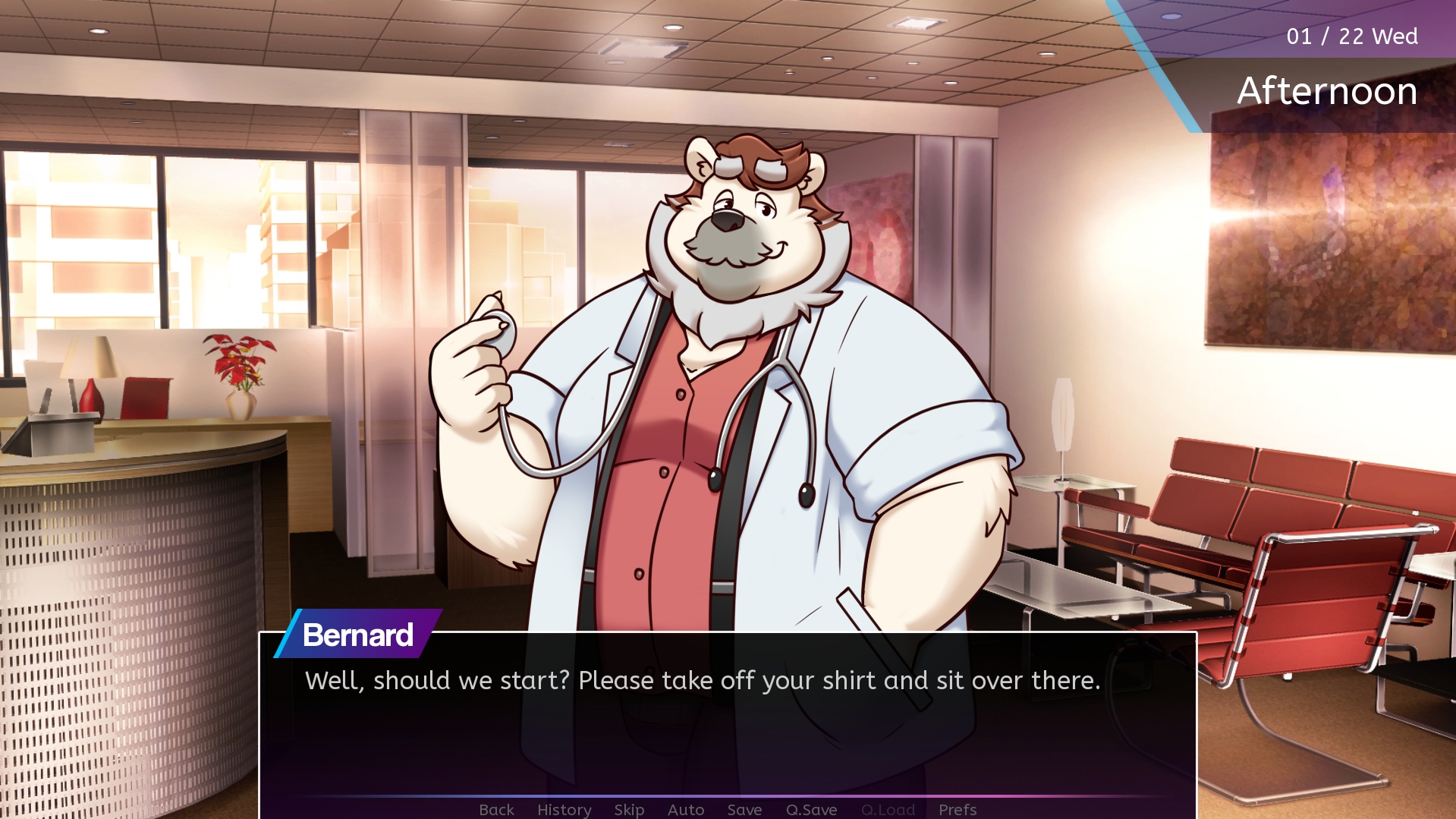Image resolution: width=1456 pixels, height=819 pixels.
Task: Turn on Auto advance
Action: (x=686, y=809)
